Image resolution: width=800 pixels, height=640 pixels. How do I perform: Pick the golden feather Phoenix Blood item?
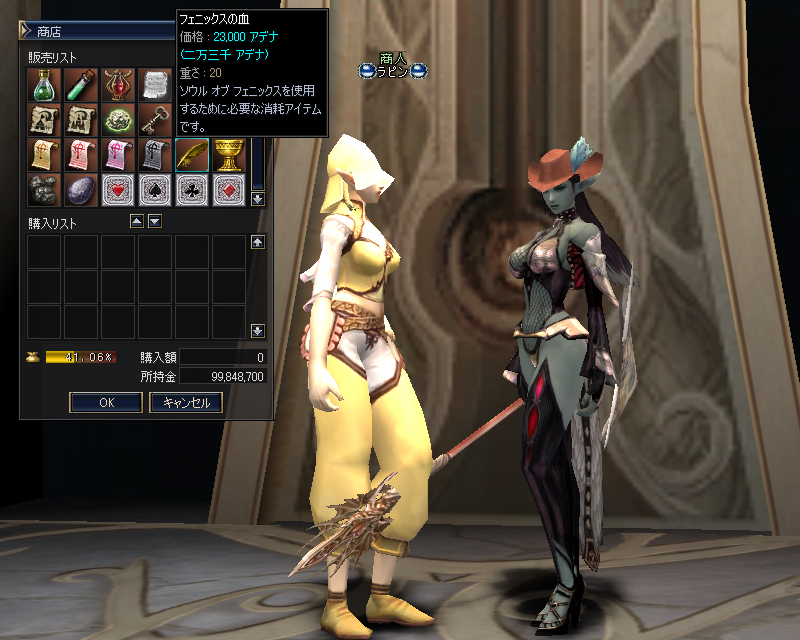192,155
